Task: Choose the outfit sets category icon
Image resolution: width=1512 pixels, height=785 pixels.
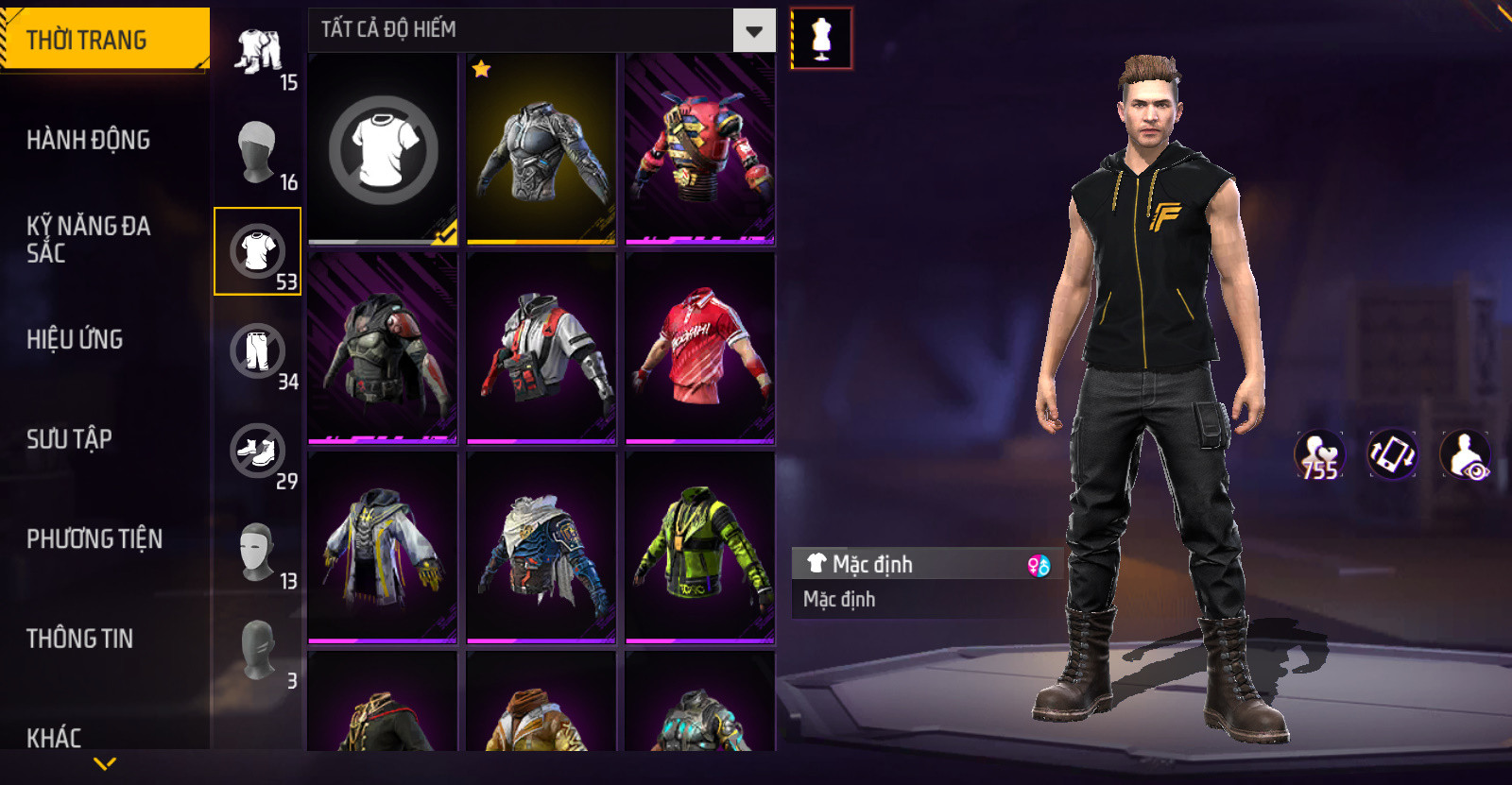Action: [x=258, y=50]
